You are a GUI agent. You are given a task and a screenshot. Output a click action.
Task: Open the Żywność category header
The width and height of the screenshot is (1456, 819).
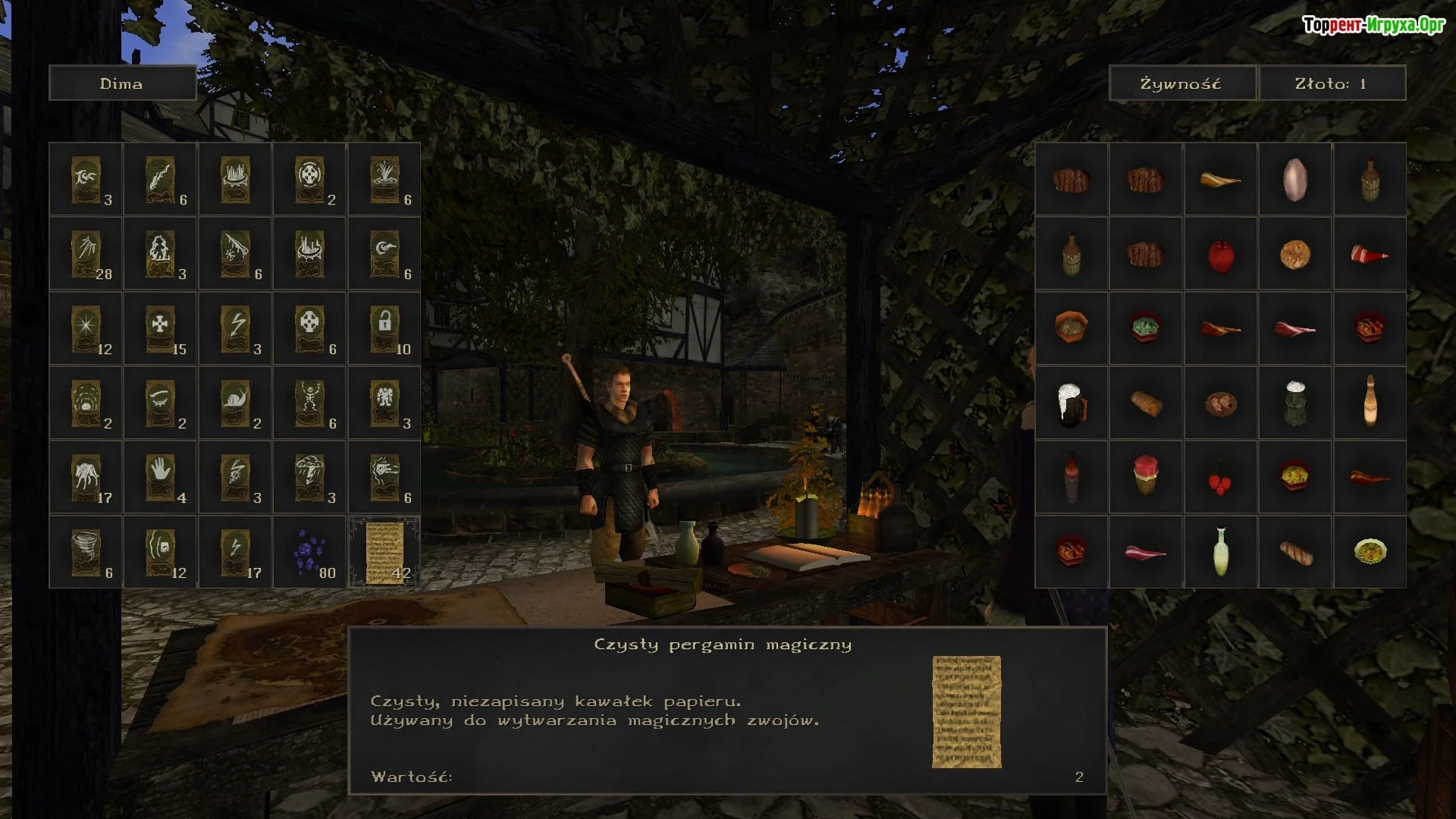click(1181, 83)
